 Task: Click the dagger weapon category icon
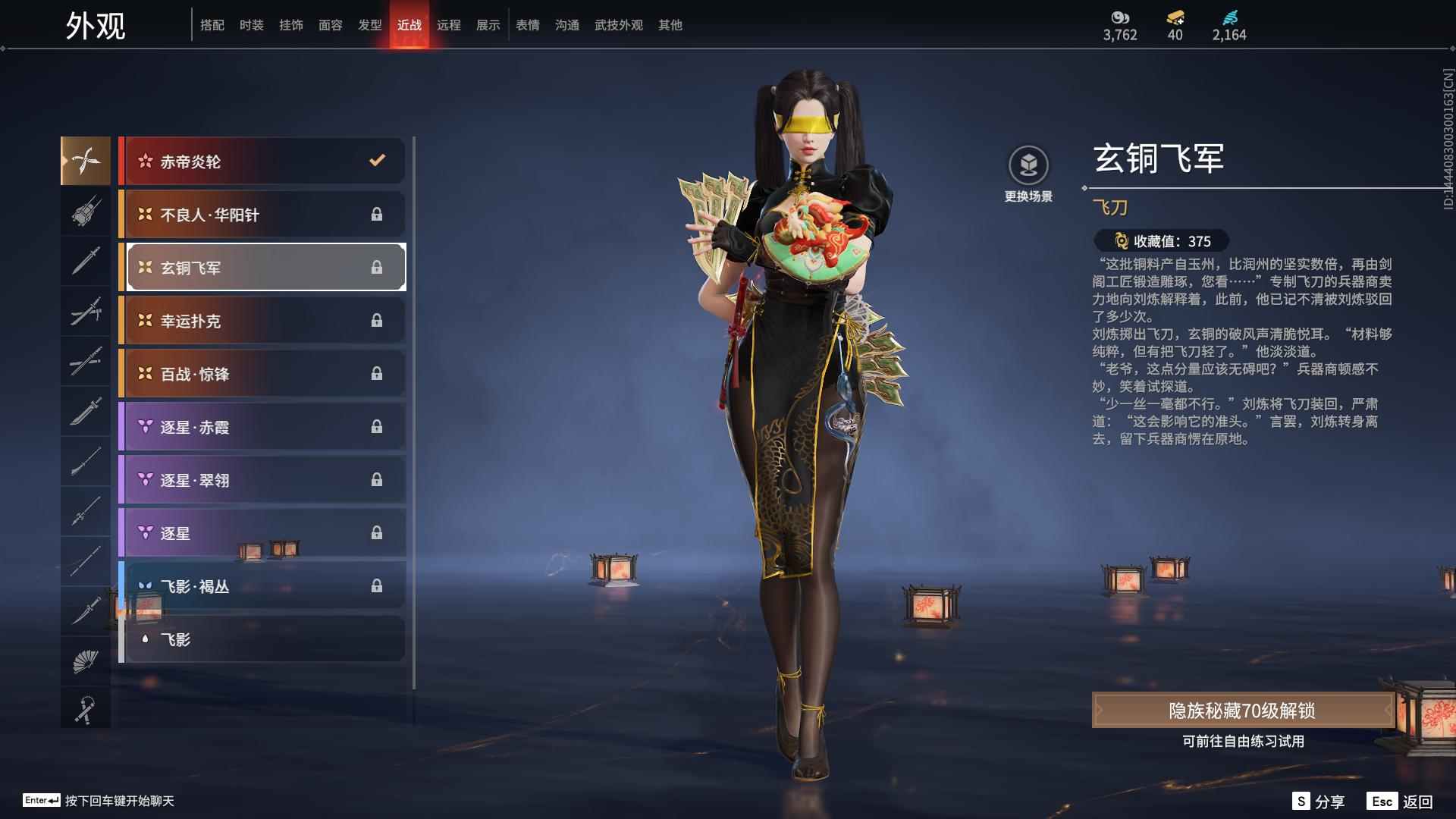tap(86, 612)
